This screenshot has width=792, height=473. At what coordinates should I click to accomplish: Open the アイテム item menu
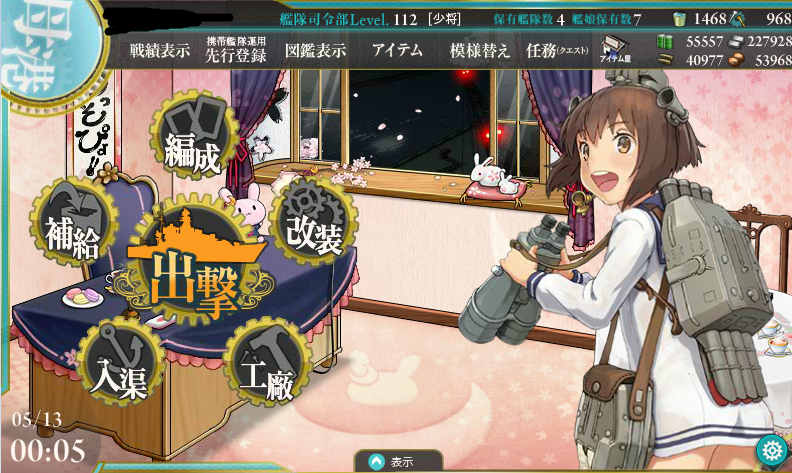click(397, 51)
